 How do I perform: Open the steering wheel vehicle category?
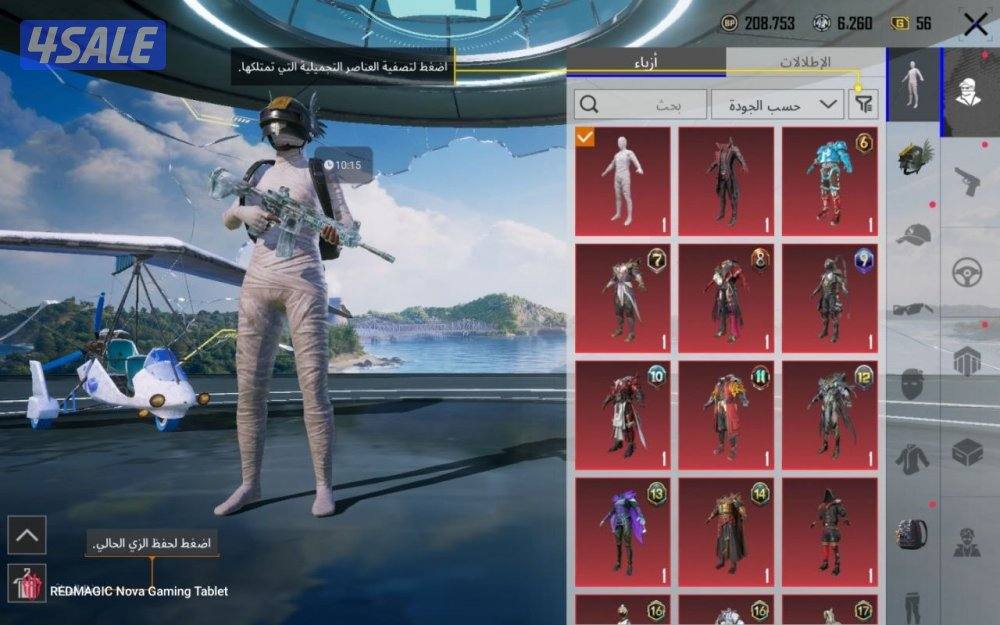tap(966, 272)
